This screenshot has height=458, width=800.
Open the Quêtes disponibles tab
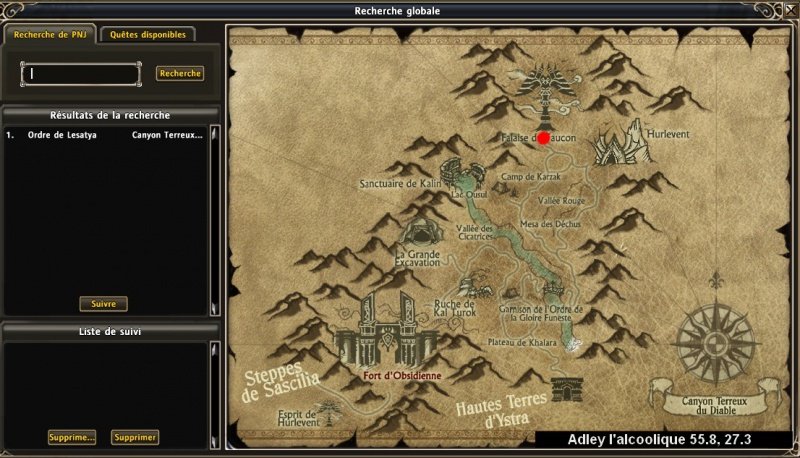click(147, 35)
